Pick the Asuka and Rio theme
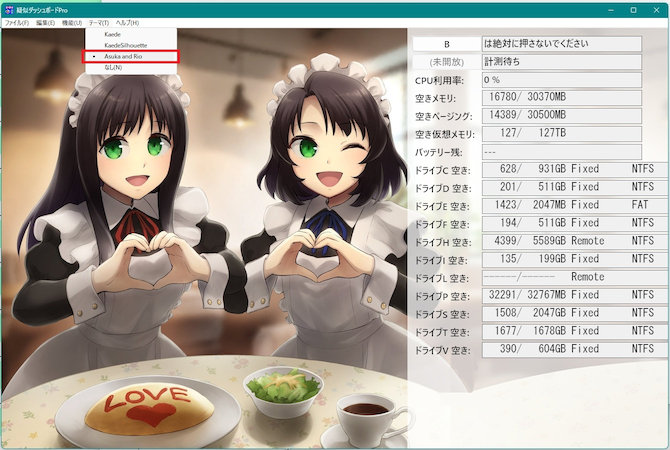This screenshot has width=670, height=450. (x=126, y=57)
